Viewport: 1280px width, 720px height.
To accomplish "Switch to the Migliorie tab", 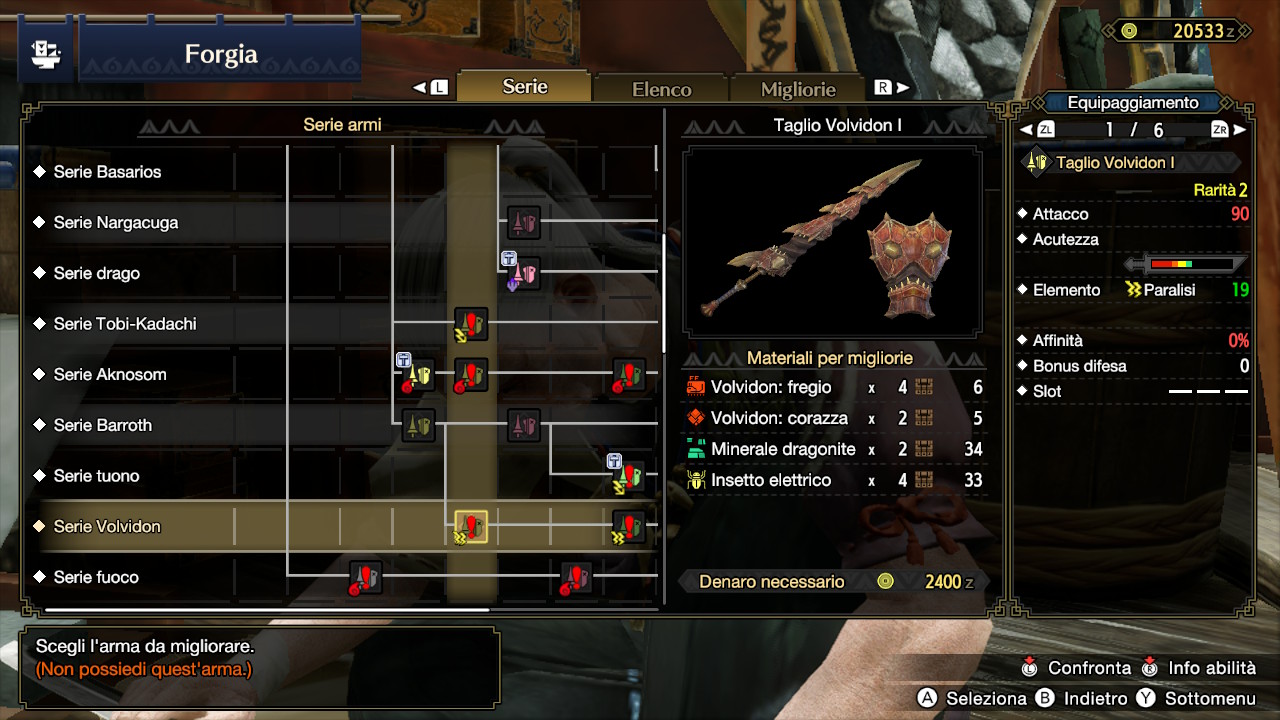I will [797, 89].
